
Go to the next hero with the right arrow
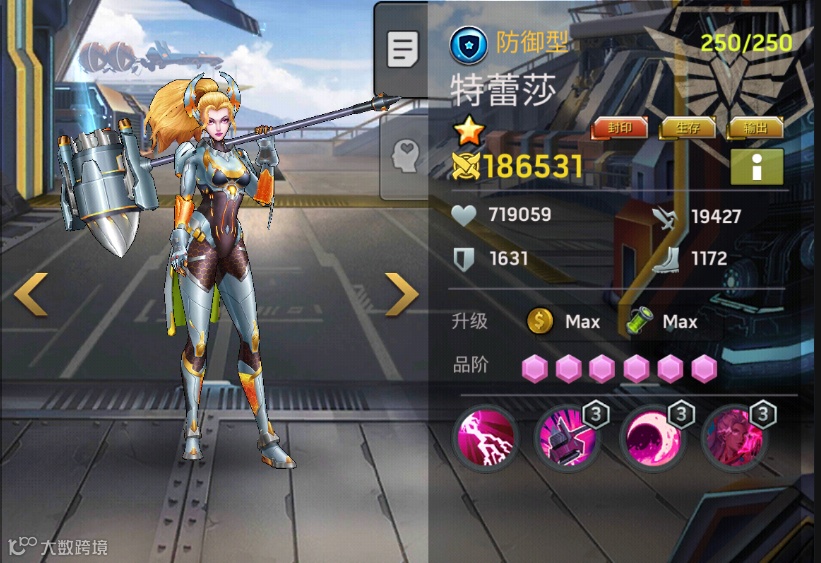[401, 293]
